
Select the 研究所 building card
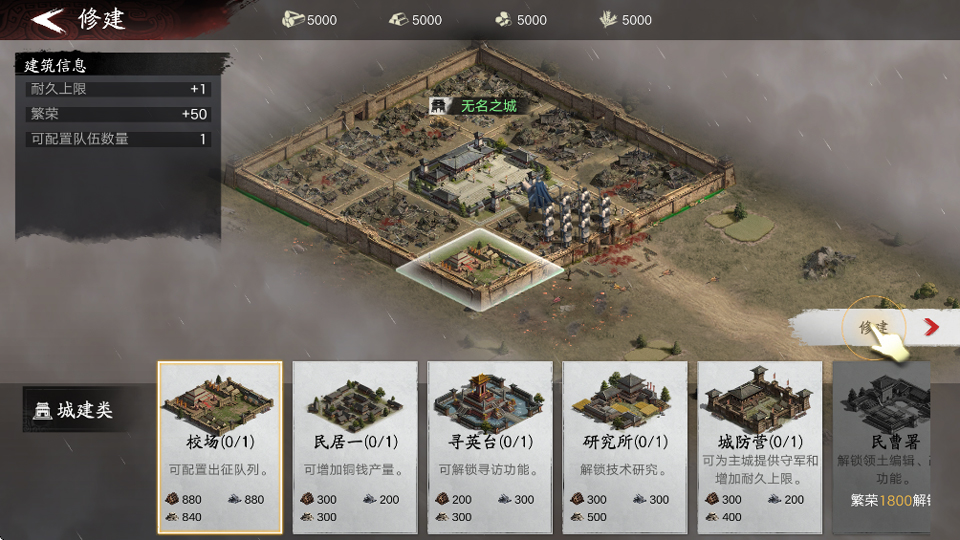coord(625,446)
